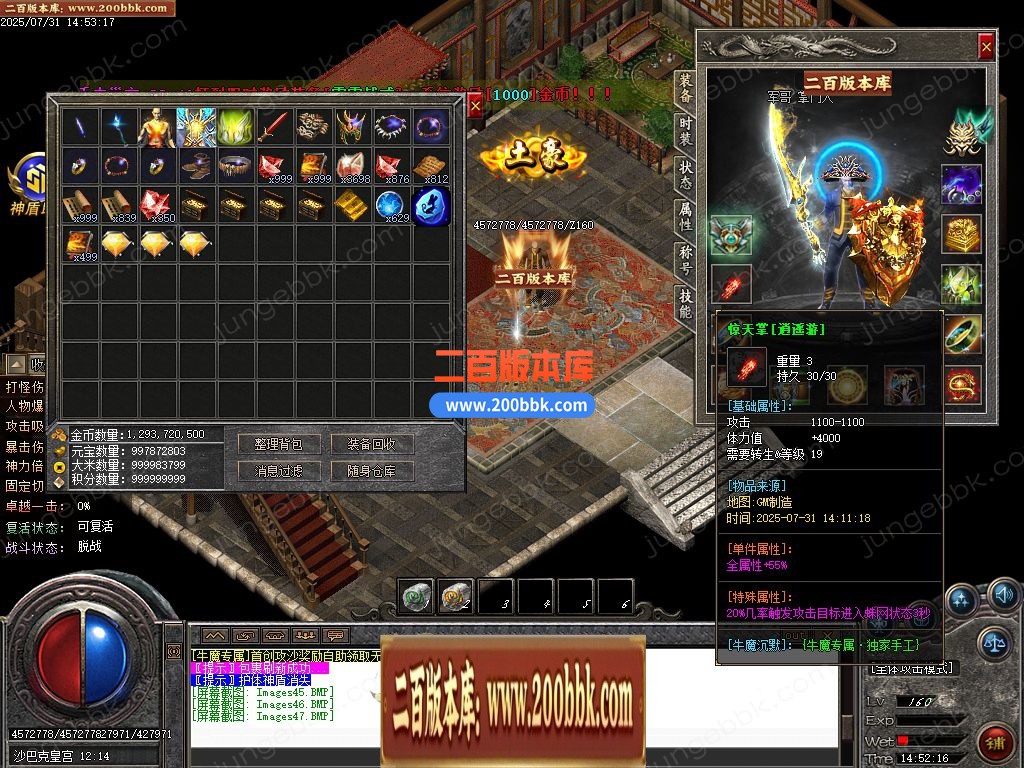The width and height of the screenshot is (1024, 768).
Task: Select the golden treasure chest equipment slot
Action: (x=961, y=234)
